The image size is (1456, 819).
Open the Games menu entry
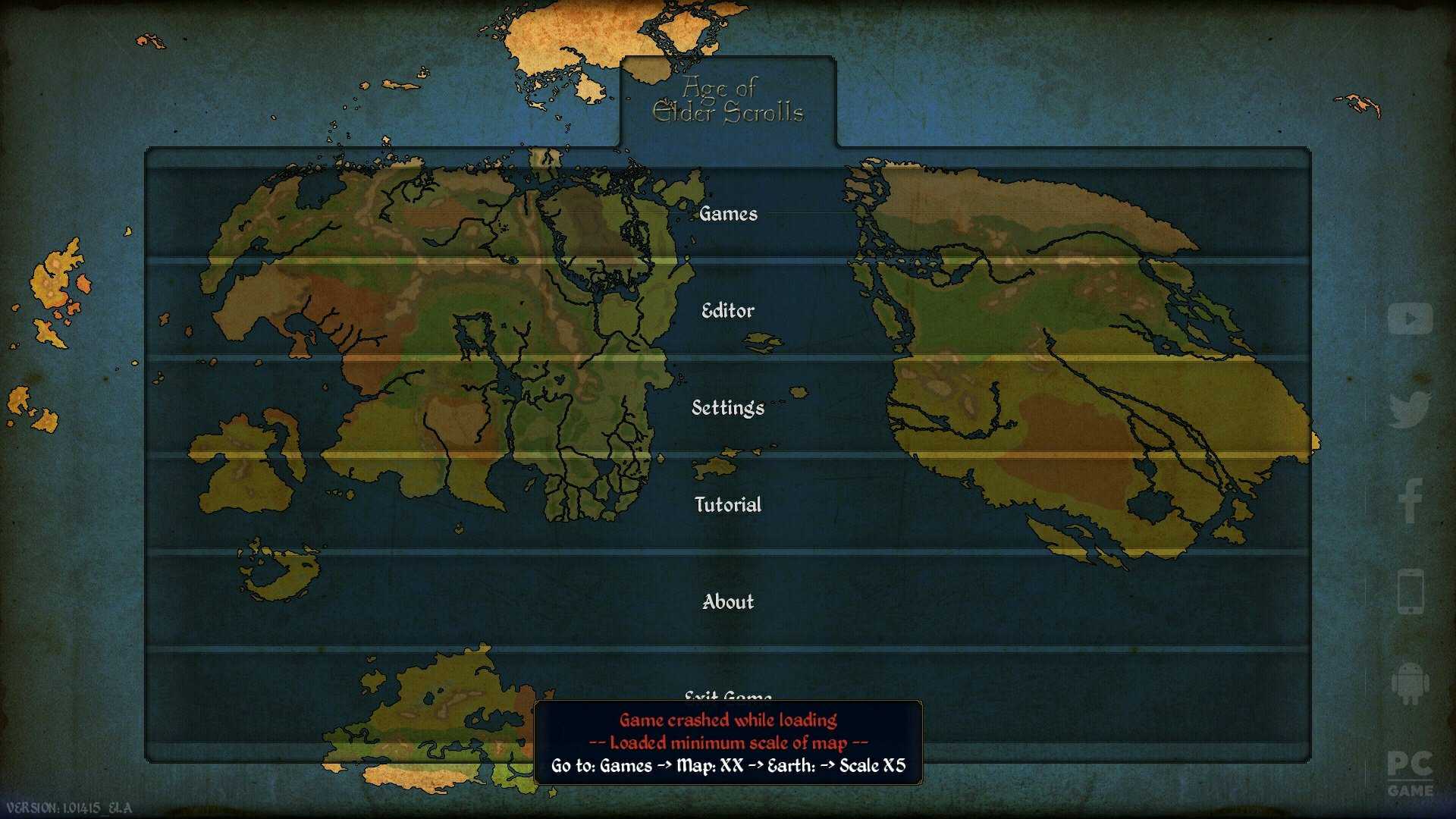click(728, 214)
